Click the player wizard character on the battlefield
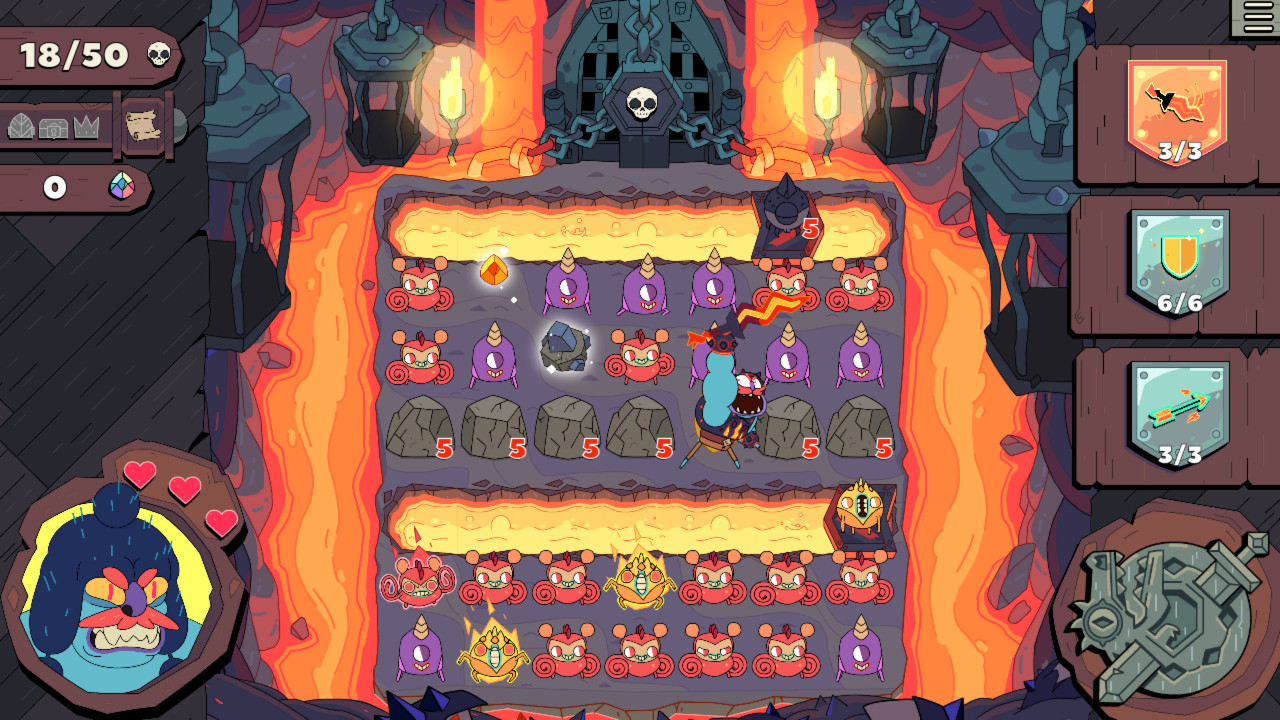This screenshot has height=720, width=1280. tap(722, 390)
